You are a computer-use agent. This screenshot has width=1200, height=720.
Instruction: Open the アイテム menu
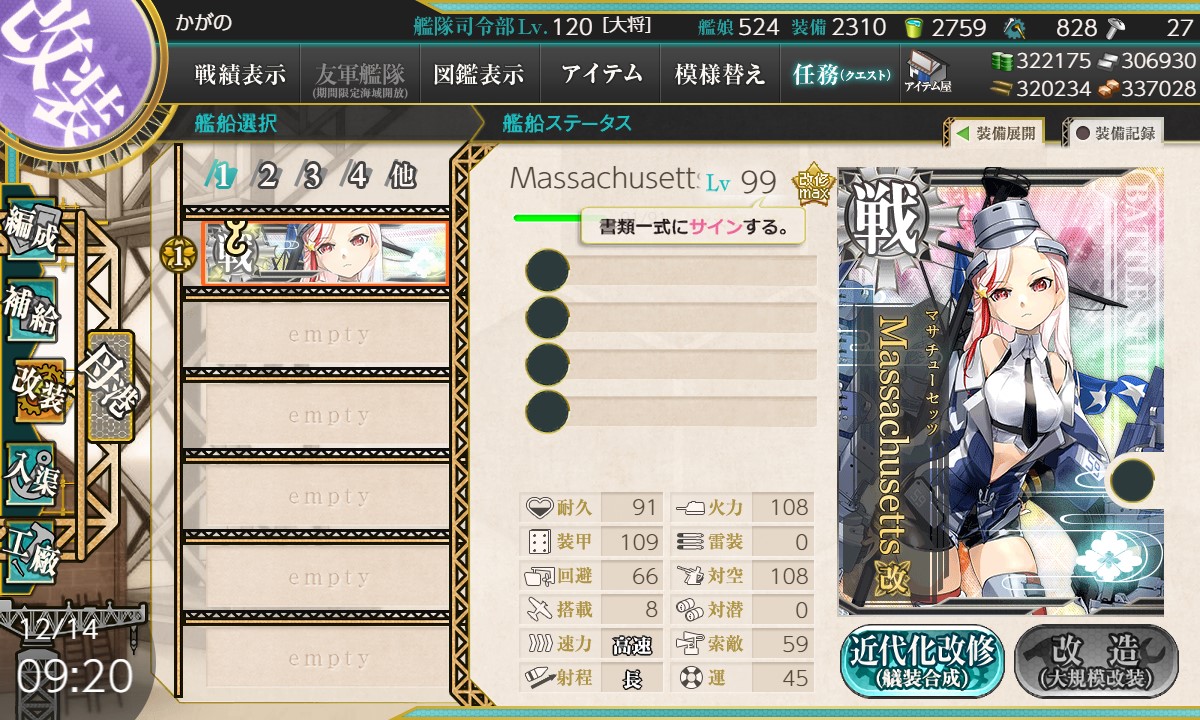pyautogui.click(x=601, y=75)
